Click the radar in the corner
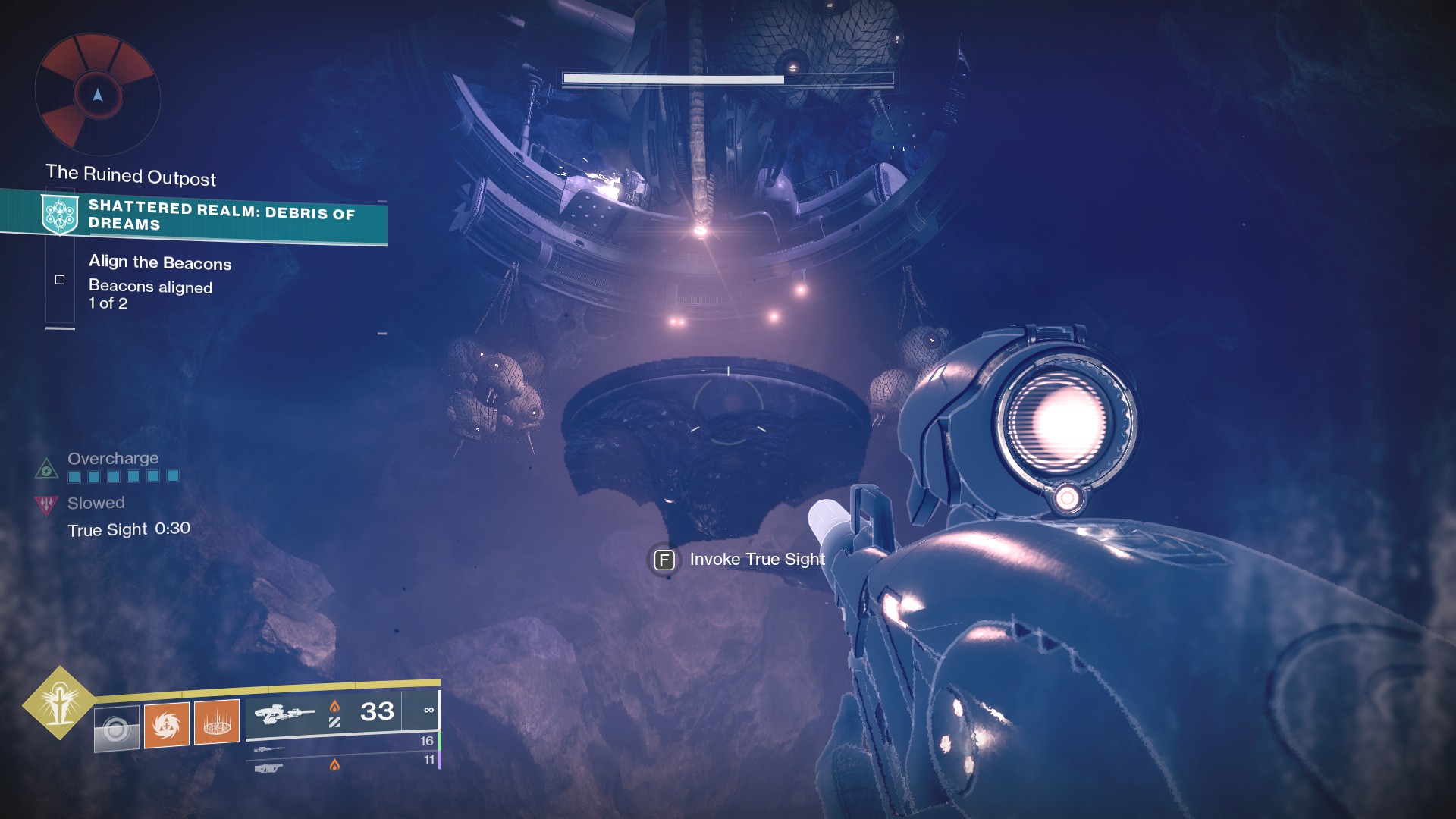The height and width of the screenshot is (819, 1456). point(97,95)
